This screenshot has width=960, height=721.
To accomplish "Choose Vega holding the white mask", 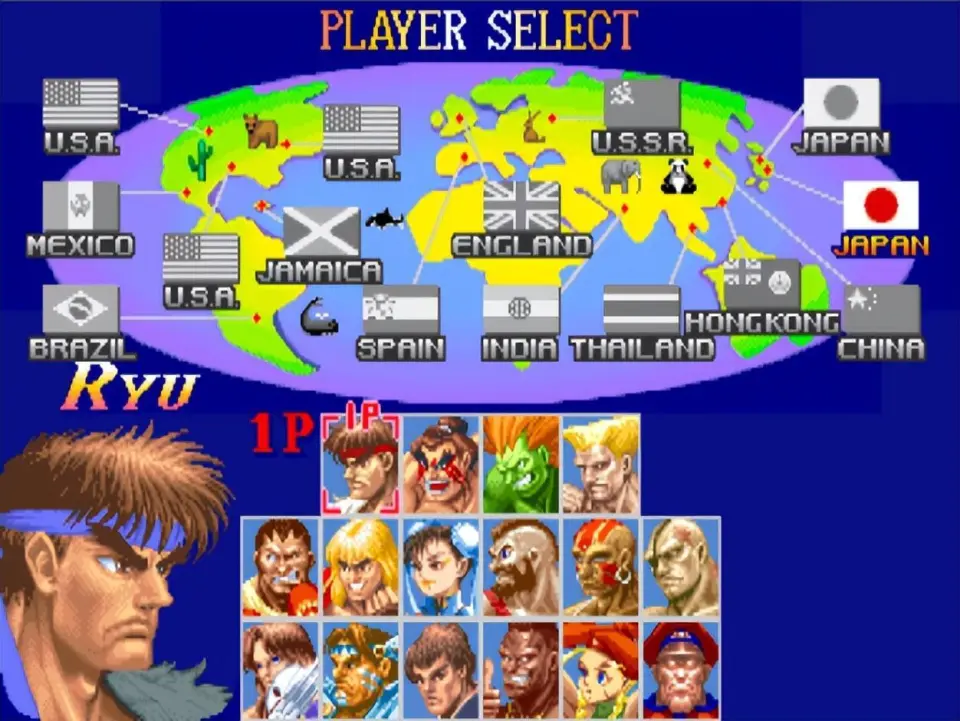I will coord(280,669).
